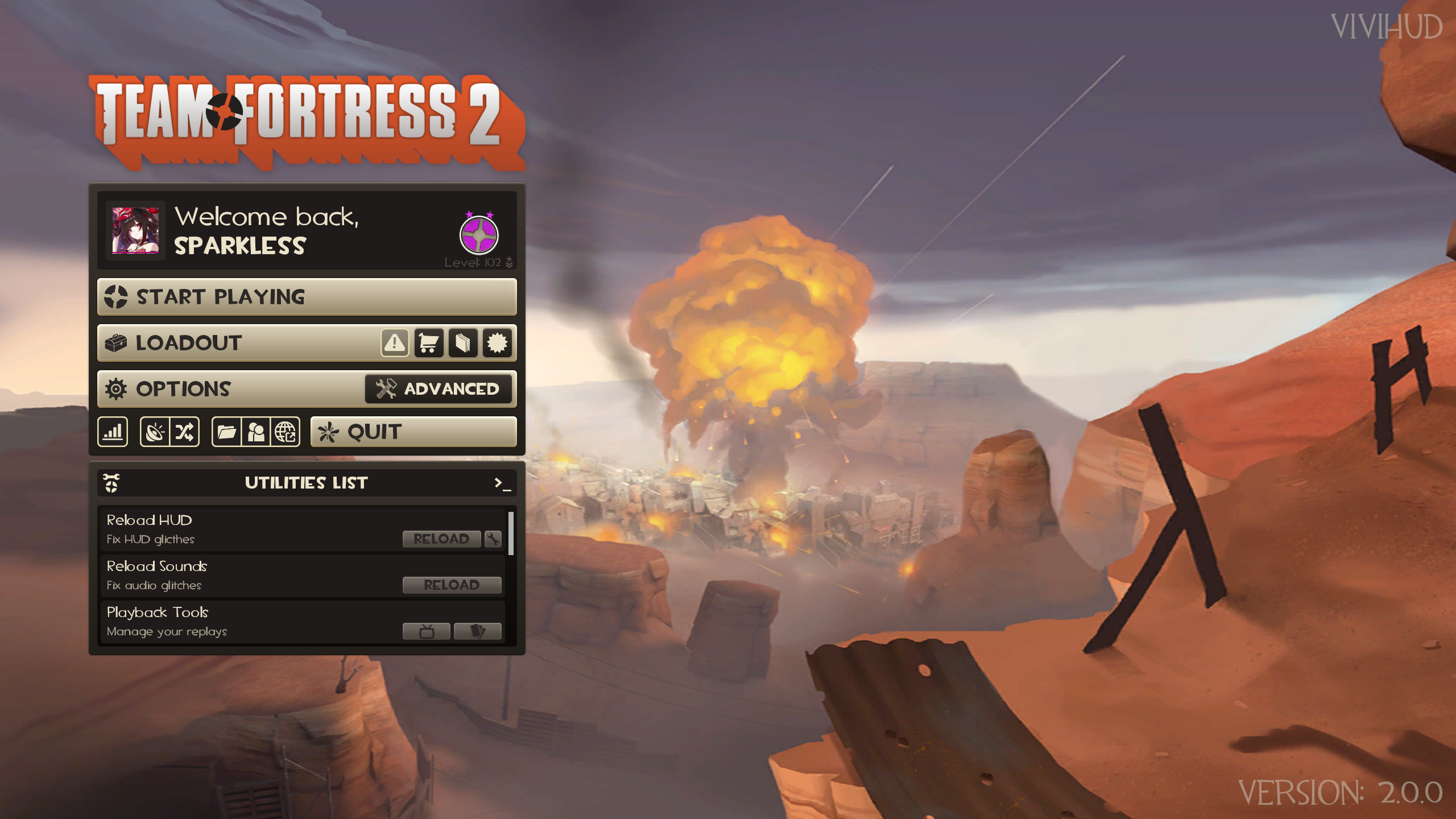
Task: Open the stats bar-chart icon
Action: coord(112,432)
